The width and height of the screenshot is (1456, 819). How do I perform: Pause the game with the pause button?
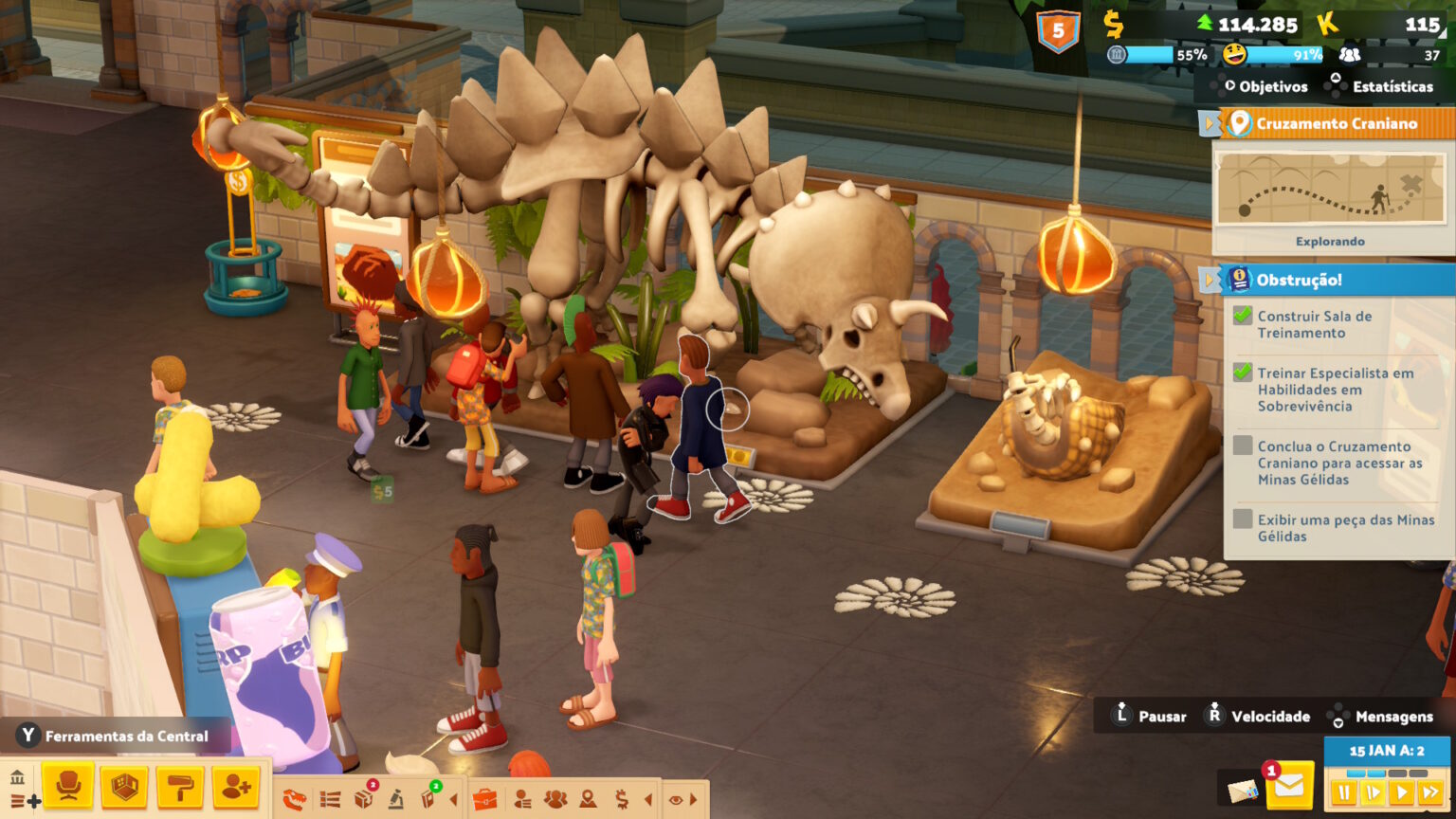[x=1343, y=792]
